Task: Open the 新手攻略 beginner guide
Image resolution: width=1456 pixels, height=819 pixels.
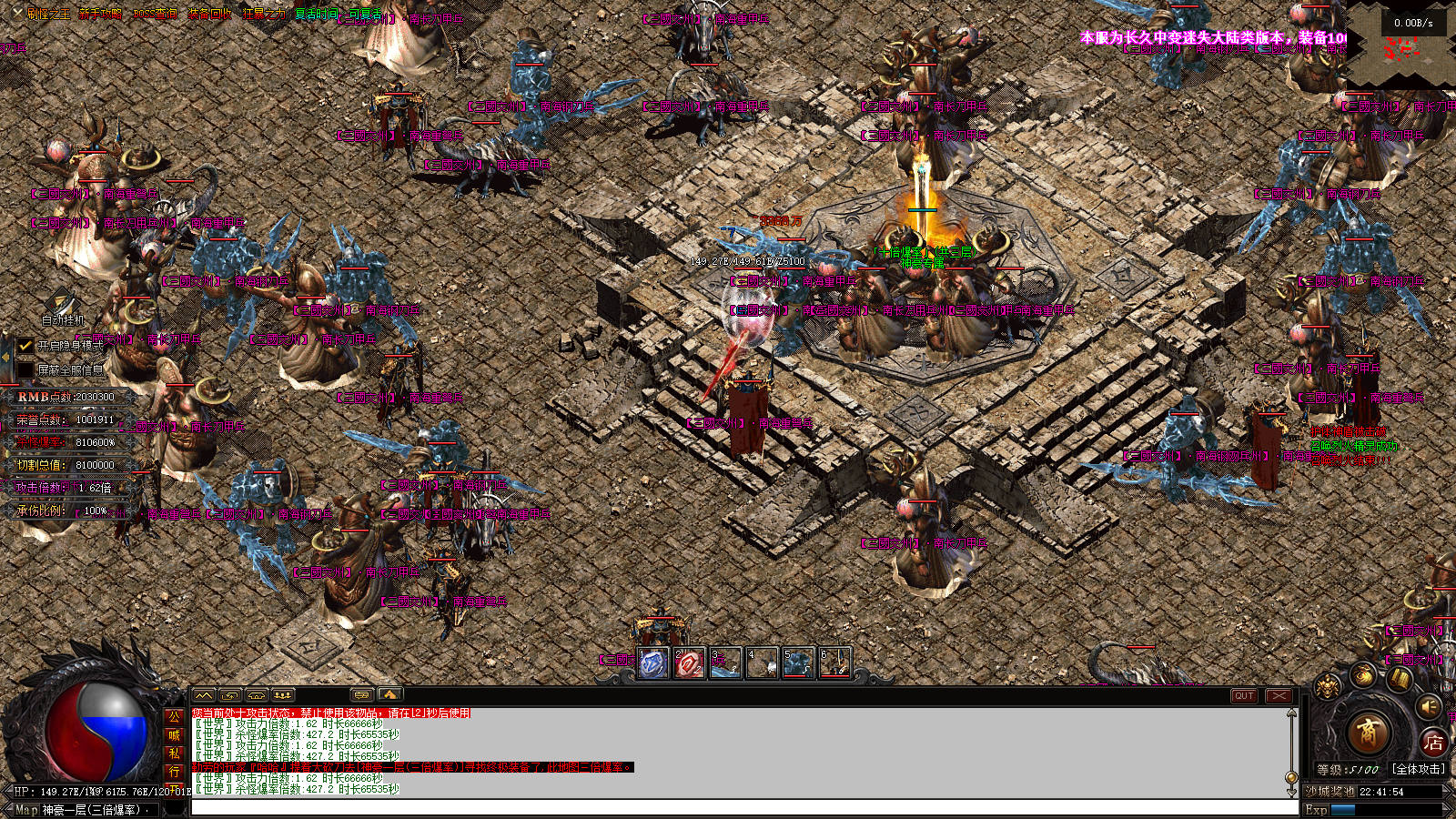Action: (x=101, y=15)
